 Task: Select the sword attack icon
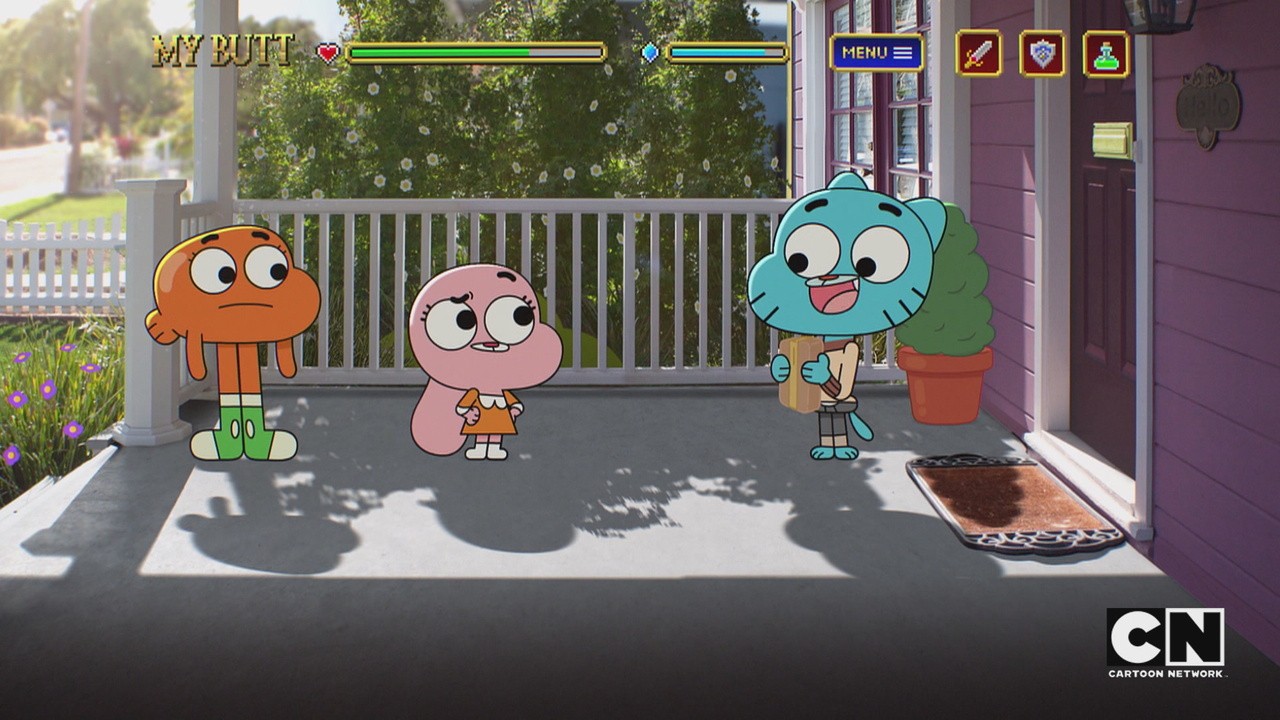click(978, 53)
